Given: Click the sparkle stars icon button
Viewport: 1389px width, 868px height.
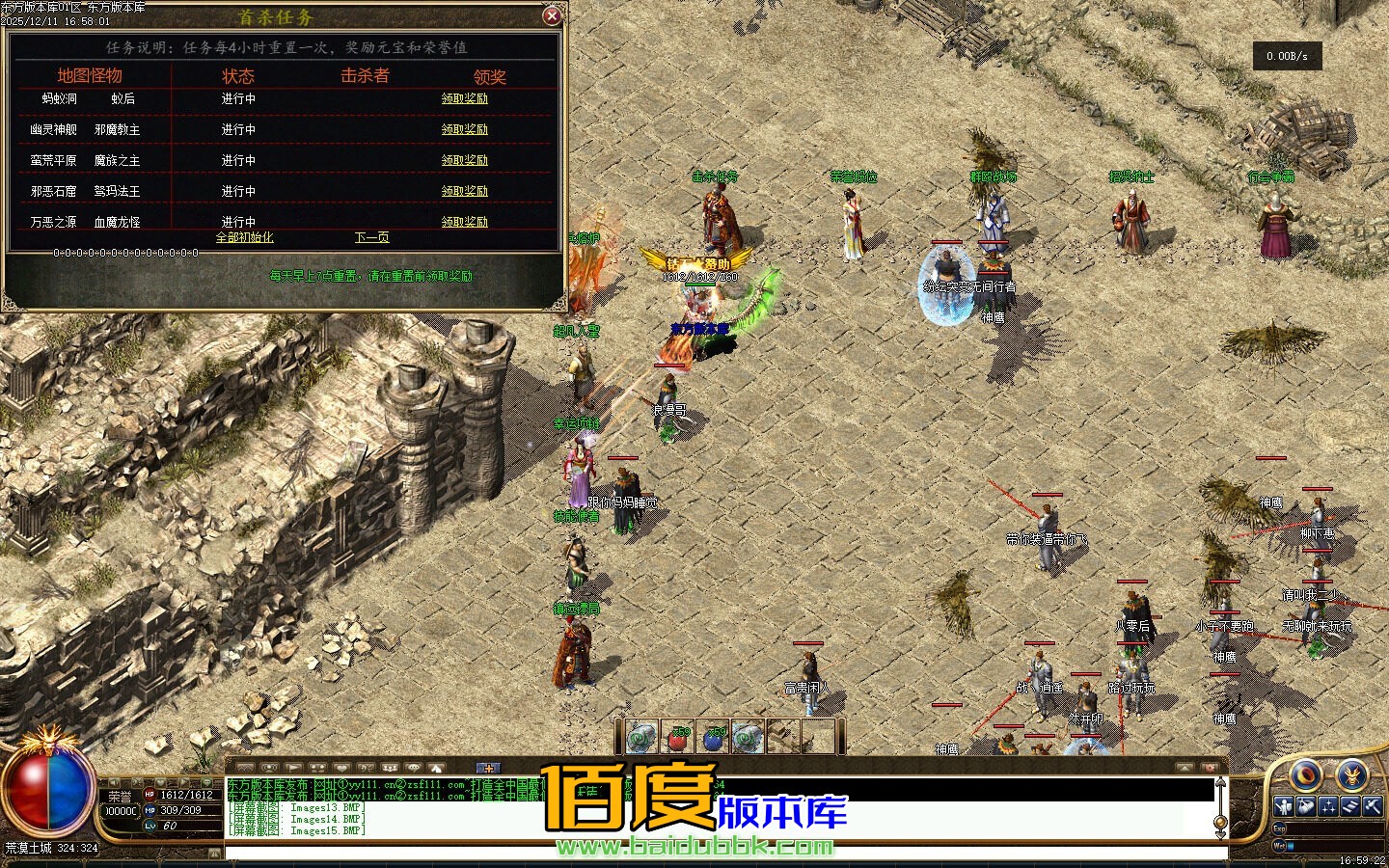Looking at the screenshot, I should [x=1328, y=806].
